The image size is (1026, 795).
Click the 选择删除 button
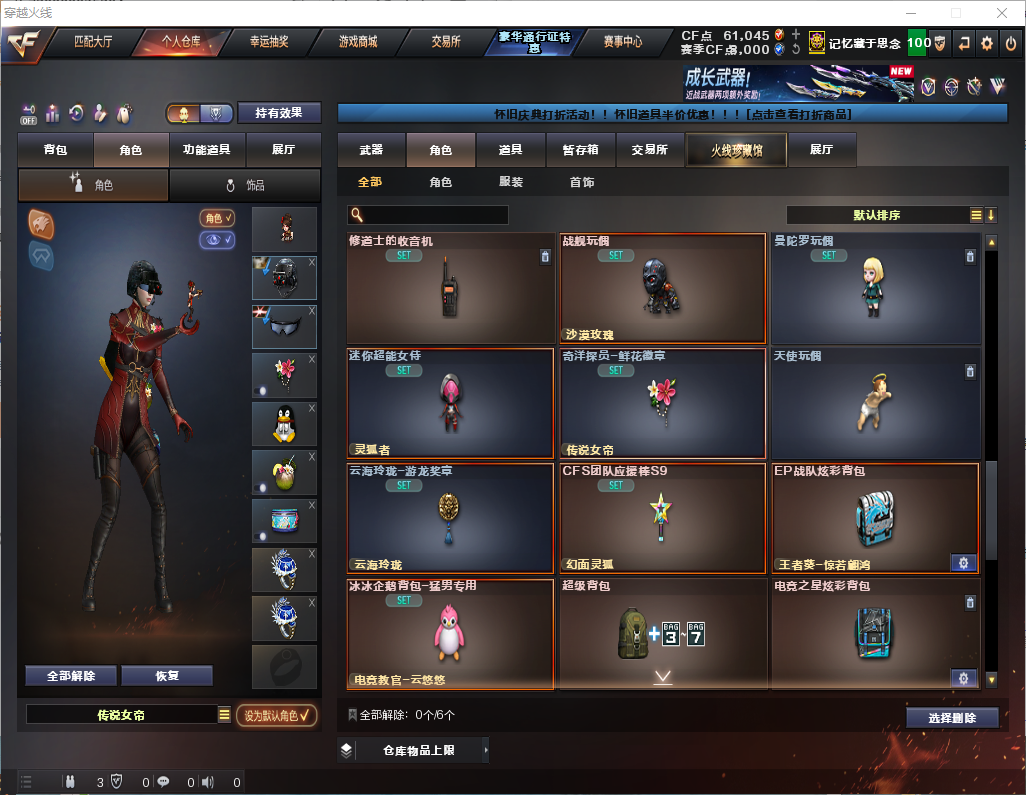tap(952, 718)
